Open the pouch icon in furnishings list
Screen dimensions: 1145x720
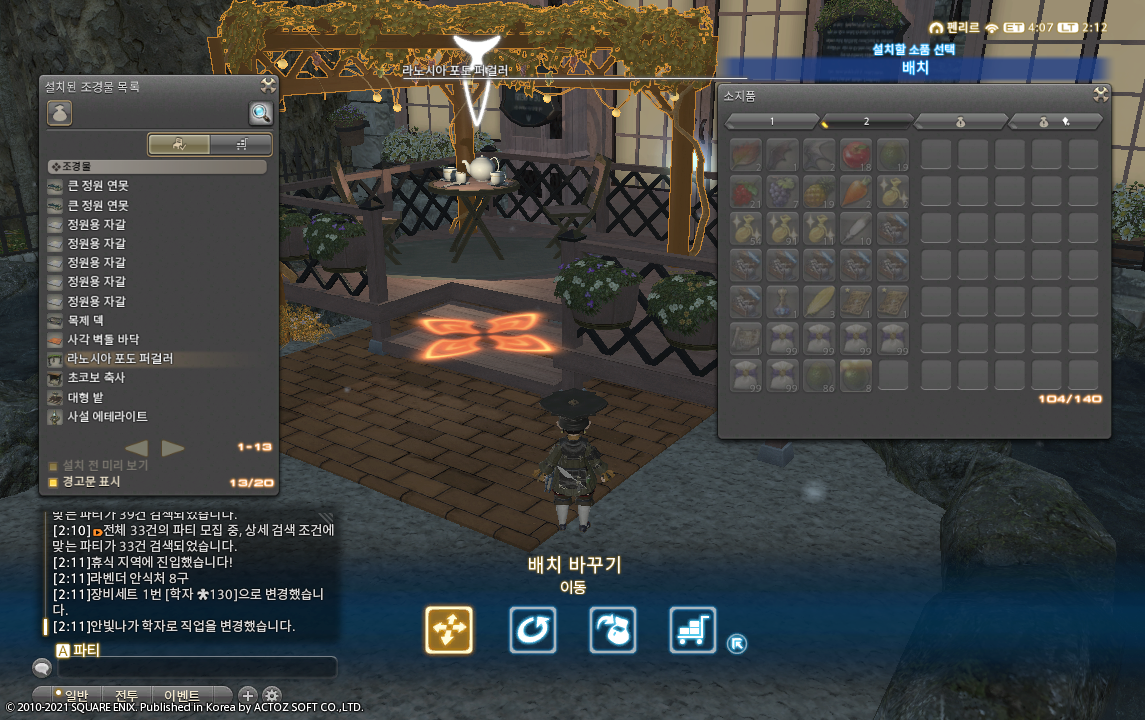59,113
